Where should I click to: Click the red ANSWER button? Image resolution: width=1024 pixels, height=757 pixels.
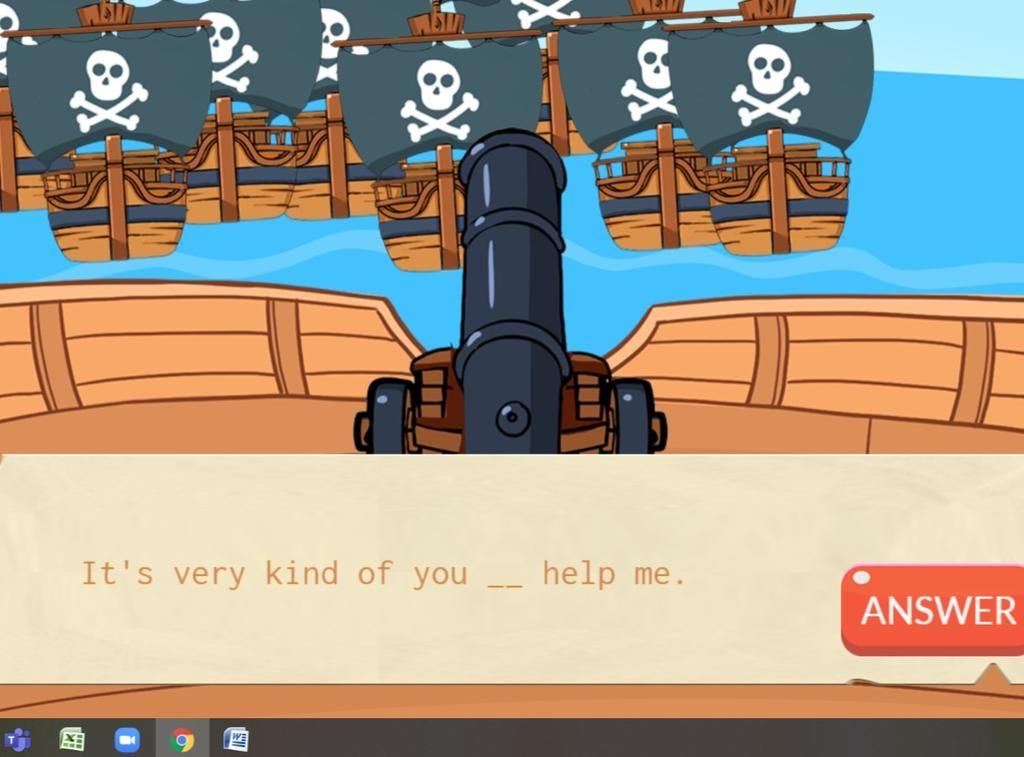tap(935, 609)
